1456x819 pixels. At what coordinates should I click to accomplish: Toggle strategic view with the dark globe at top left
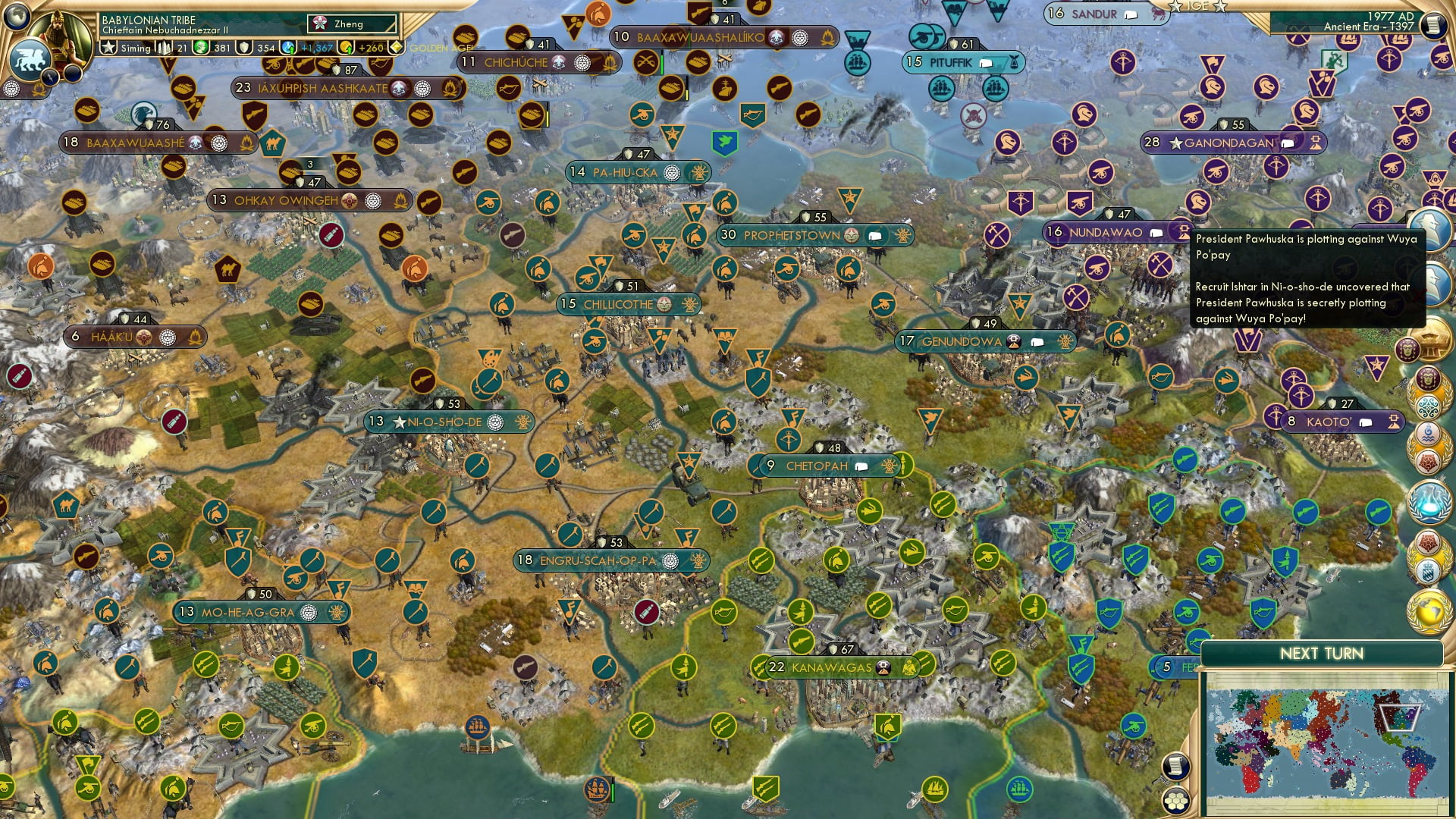[17, 15]
